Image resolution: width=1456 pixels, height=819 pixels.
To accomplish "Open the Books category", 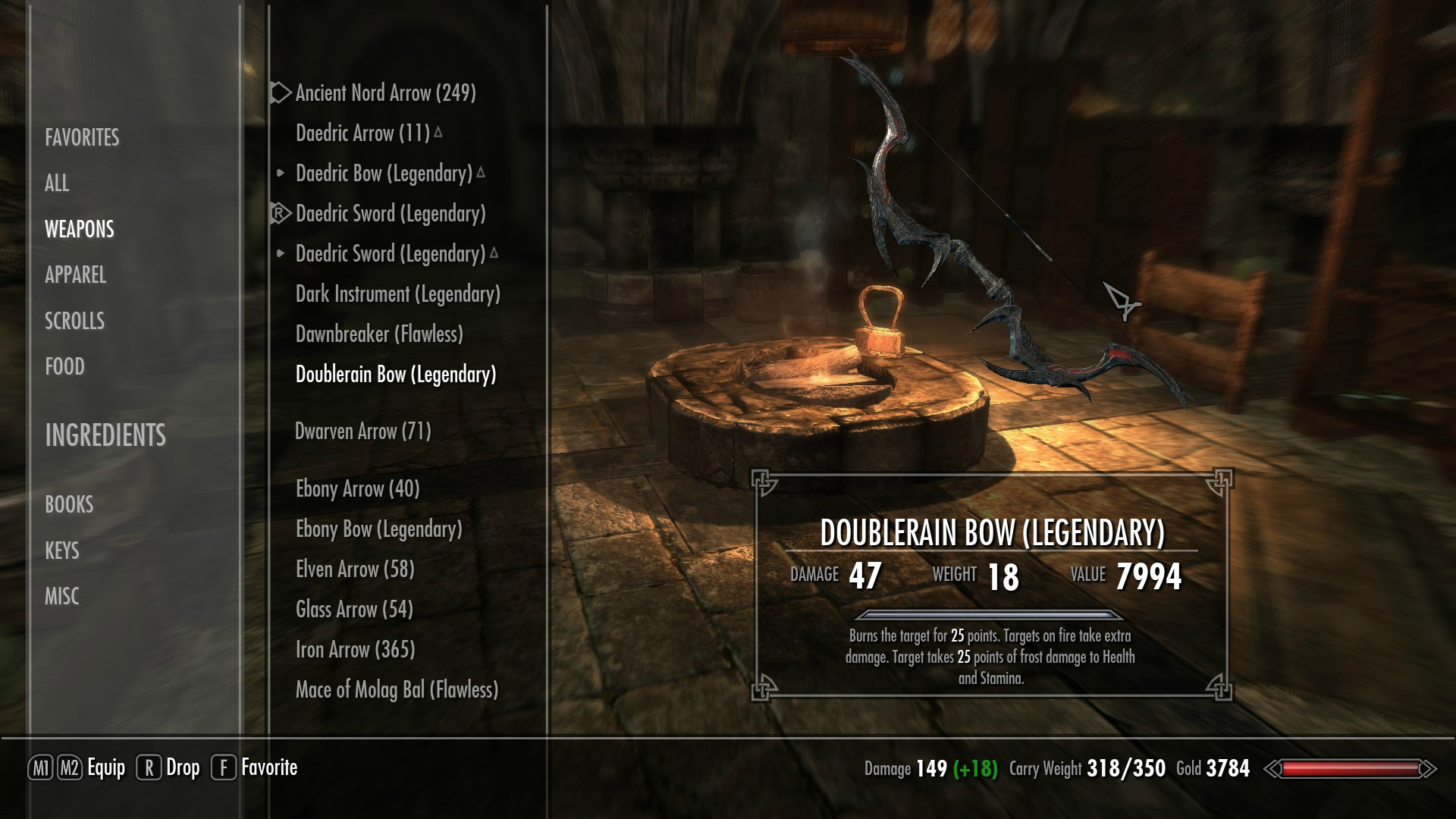I will pyautogui.click(x=69, y=504).
